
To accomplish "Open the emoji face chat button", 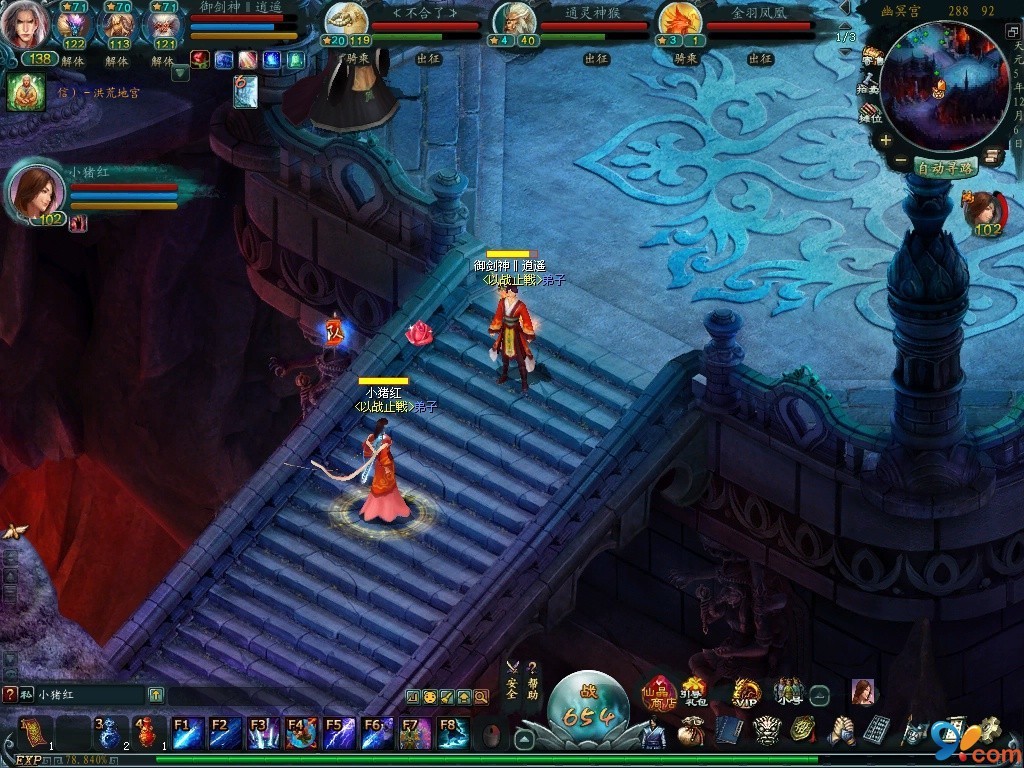I will pyautogui.click(x=430, y=696).
